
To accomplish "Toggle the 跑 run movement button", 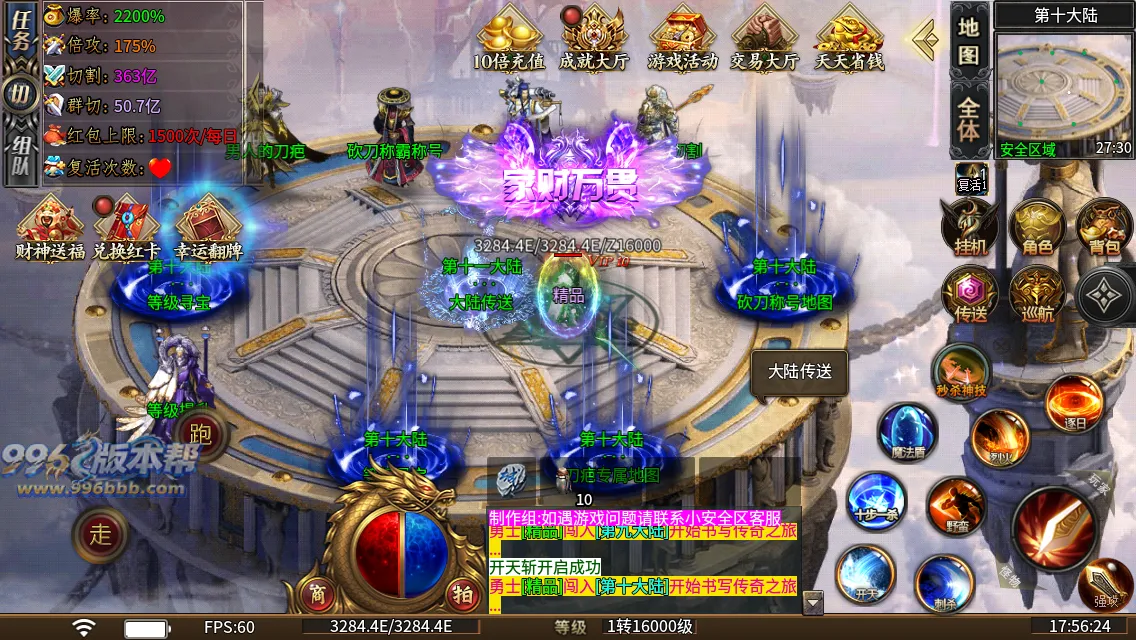I will [200, 435].
